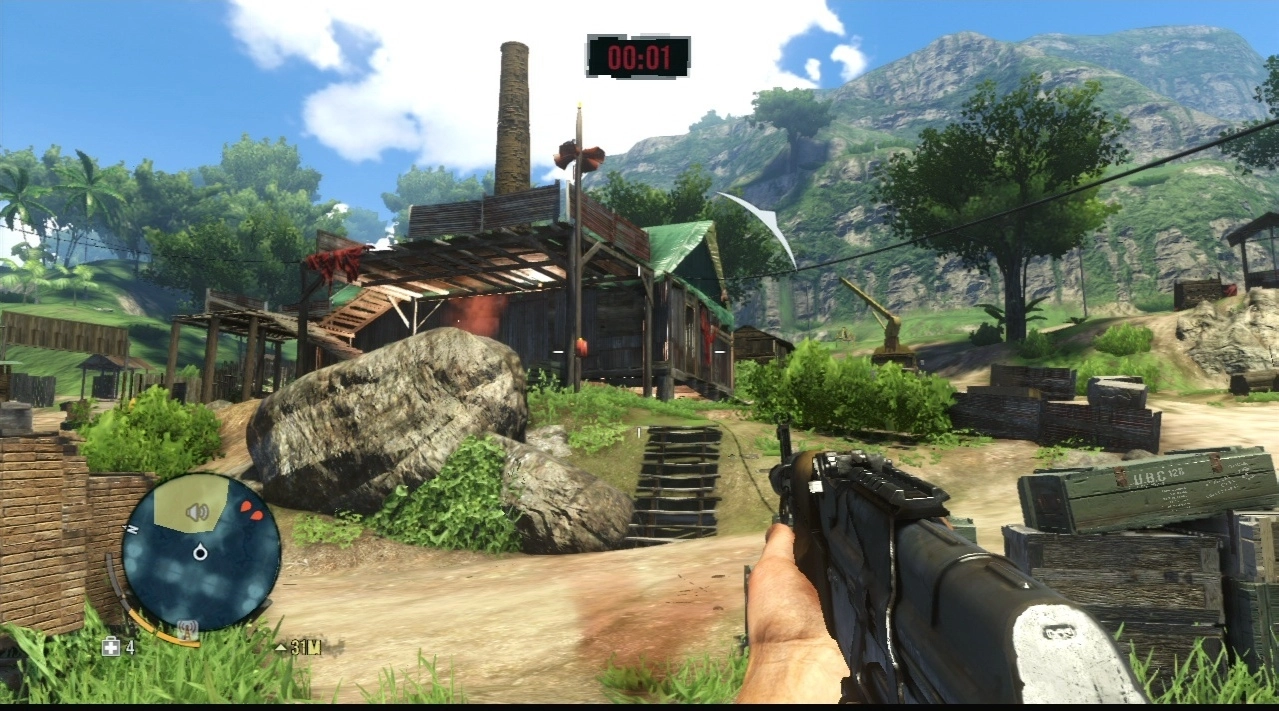Select the speaker alarm icon on minimap
This screenshot has height=711, width=1279.
(197, 513)
